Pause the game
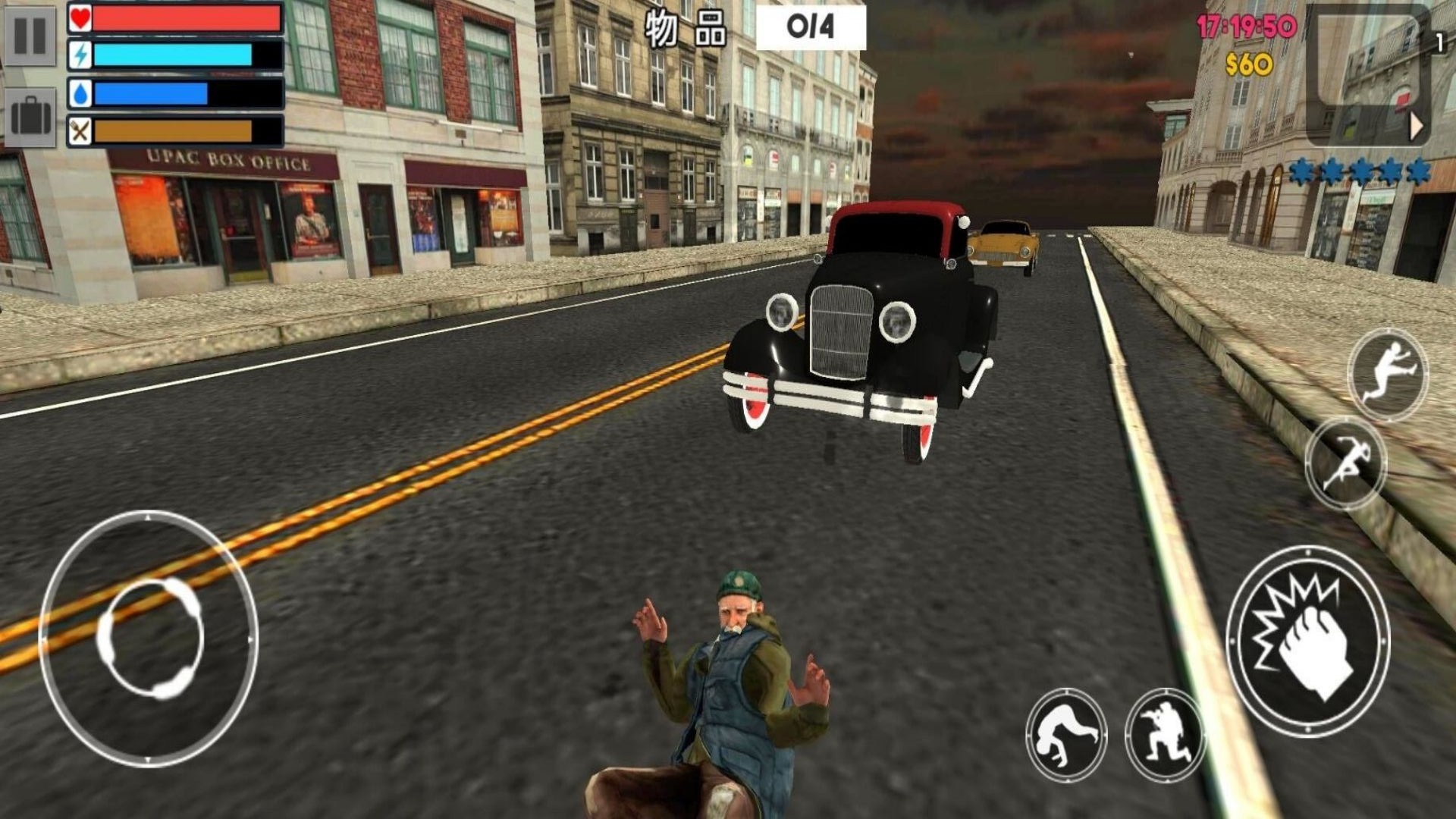This screenshot has height=819, width=1456. click(x=30, y=35)
